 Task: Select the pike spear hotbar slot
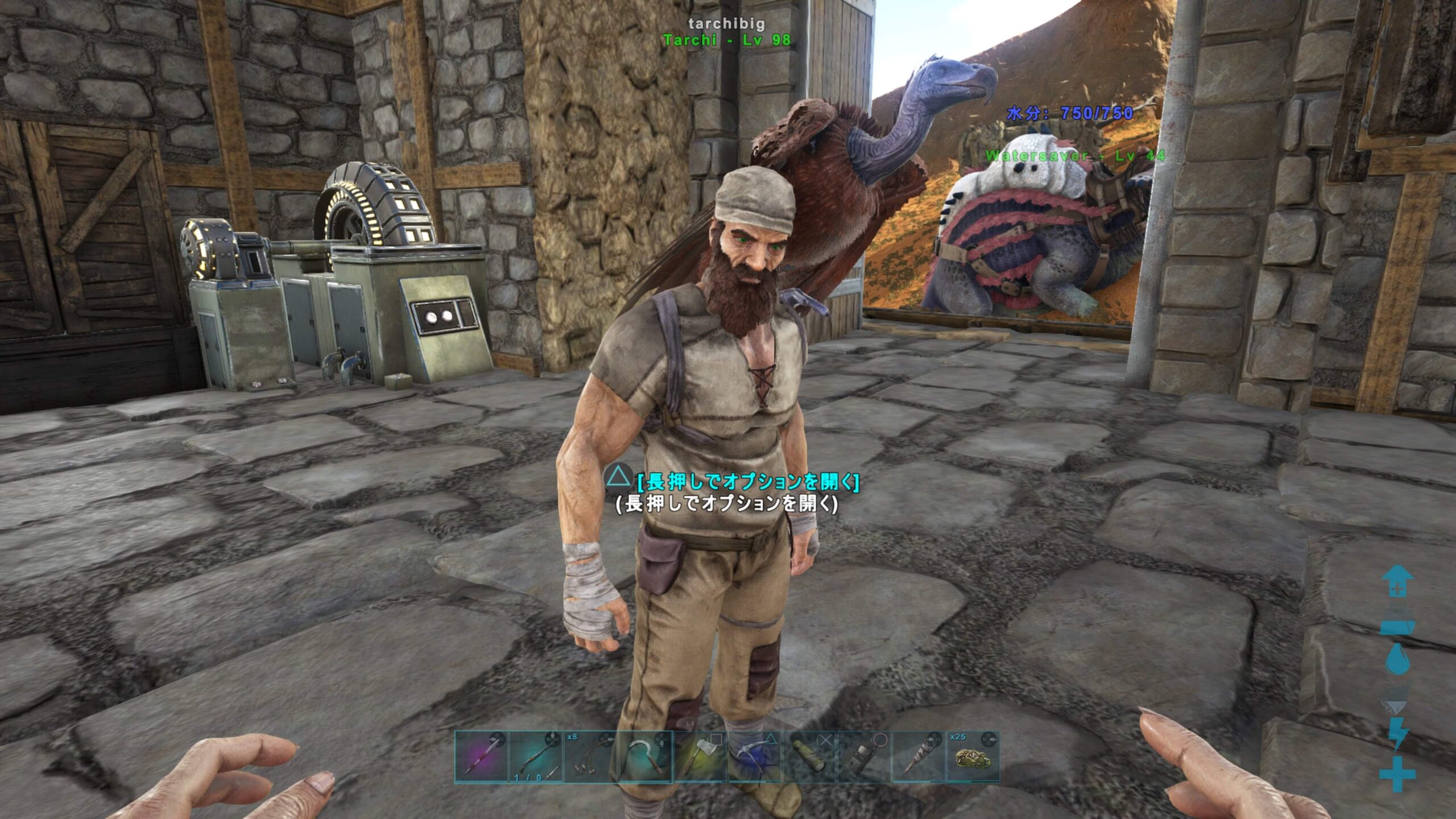[481, 757]
